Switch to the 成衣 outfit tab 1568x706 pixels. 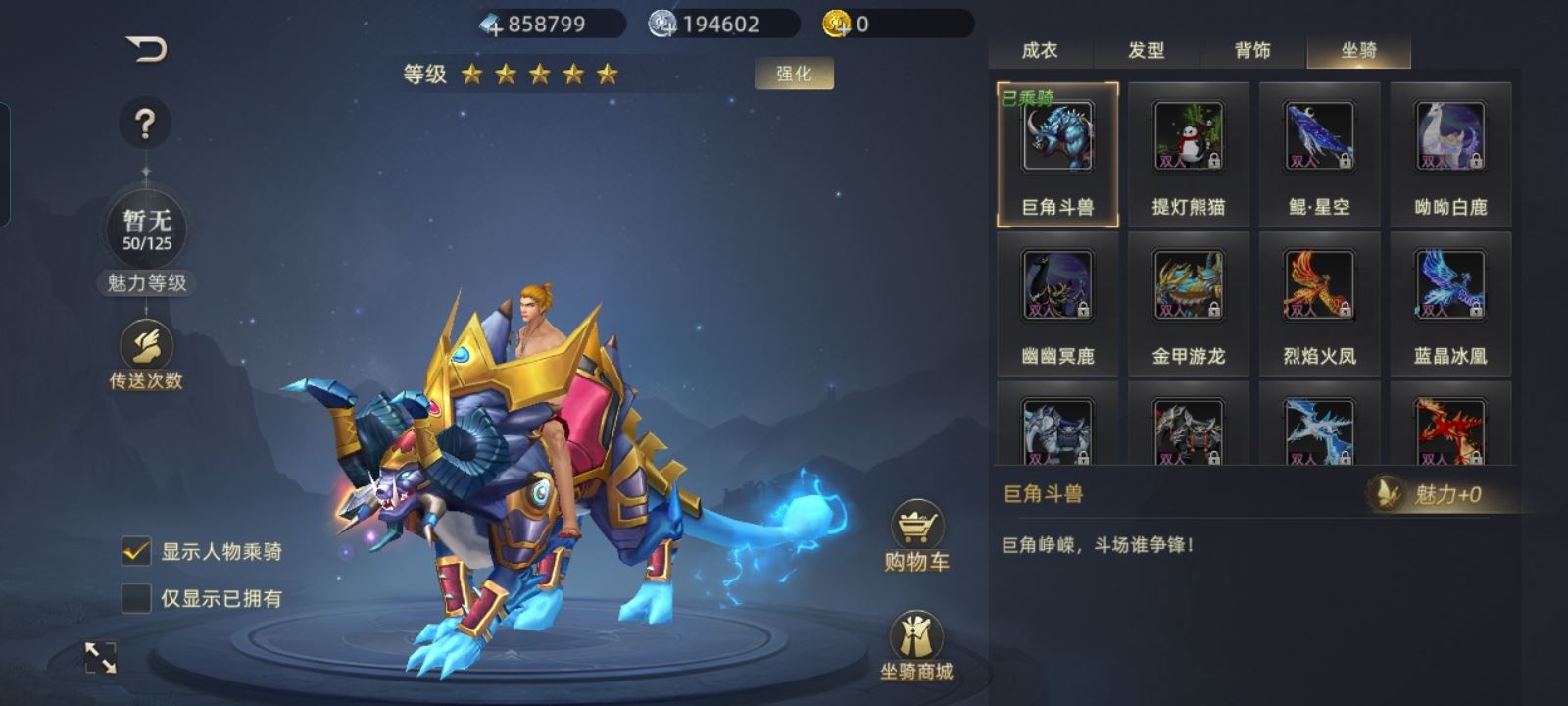coord(1040,50)
